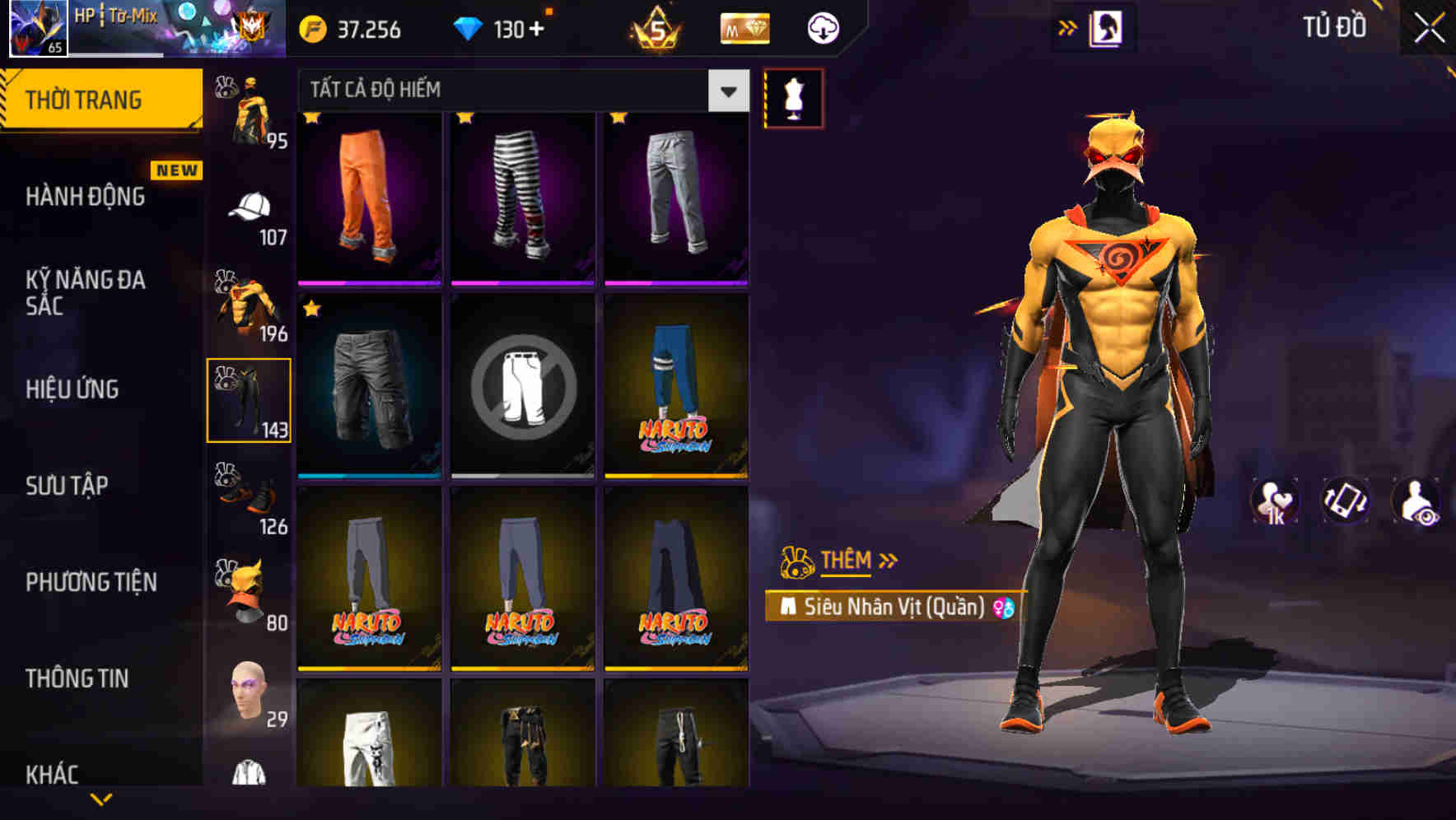Switch to the HÀNH ĐỘNG tab
The width and height of the screenshot is (1456, 820).
(x=85, y=197)
